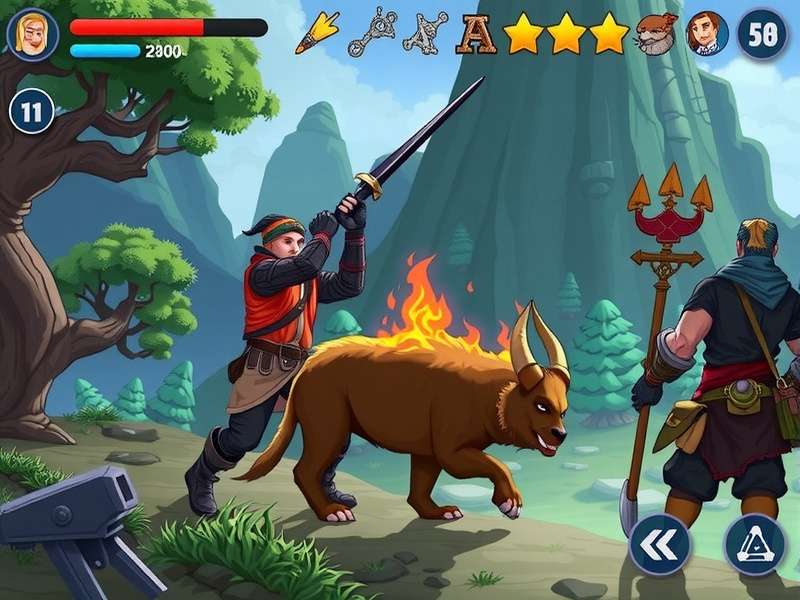Screen dimensions: 800x600
Task: Select the bearded companion portrait
Action: coord(657,34)
